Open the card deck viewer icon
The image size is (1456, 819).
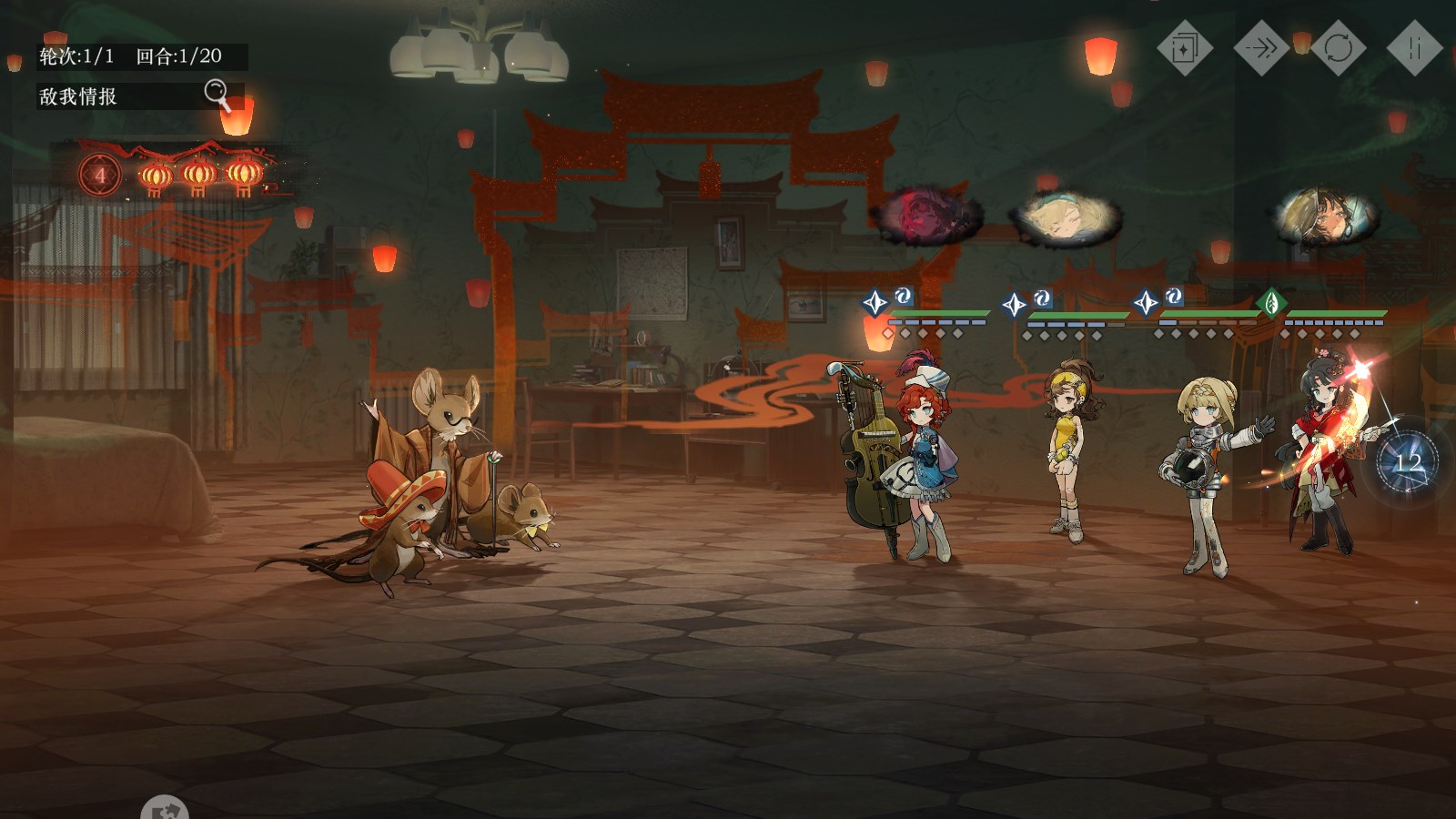tap(1184, 47)
